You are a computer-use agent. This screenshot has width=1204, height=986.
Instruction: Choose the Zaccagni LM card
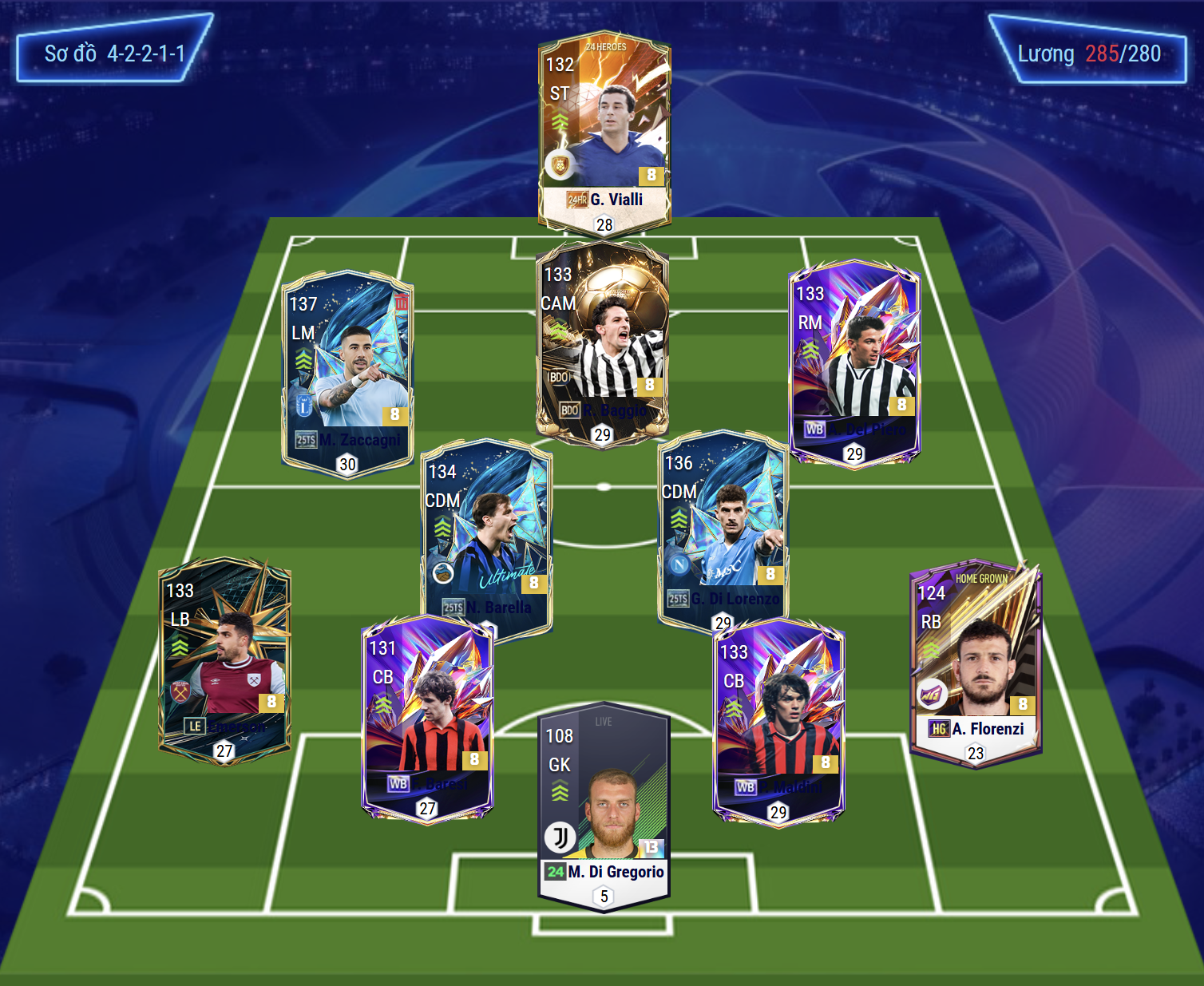[x=347, y=371]
